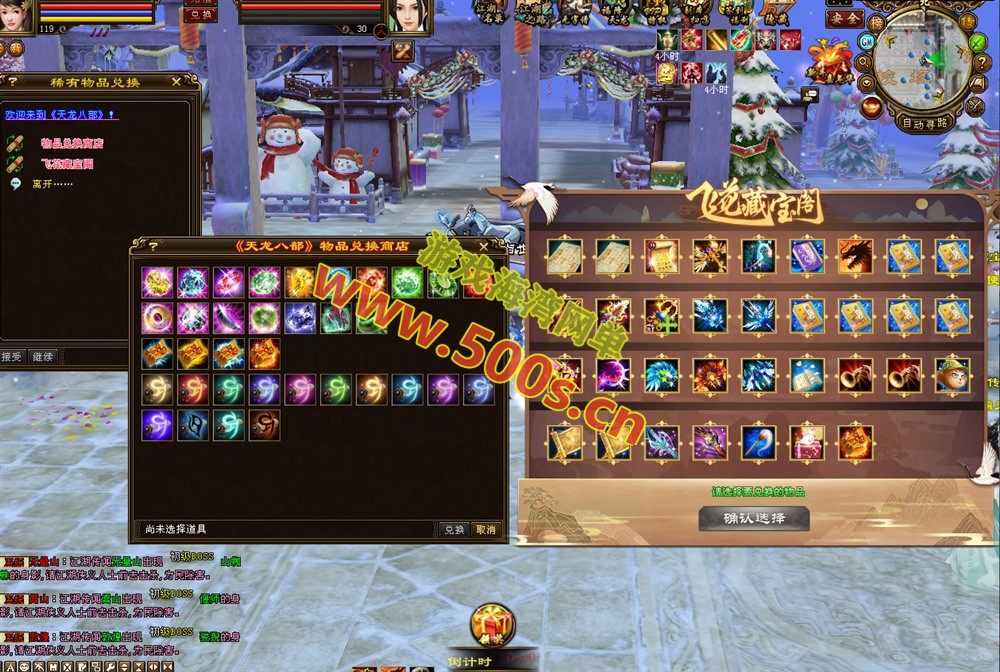Choose the 物品兑换商店 dialogue option

click(x=72, y=144)
